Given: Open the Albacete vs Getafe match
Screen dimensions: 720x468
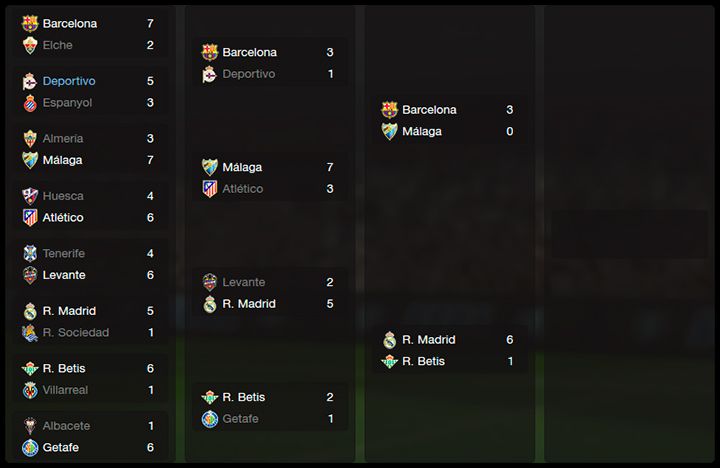Looking at the screenshot, I should tap(92, 436).
